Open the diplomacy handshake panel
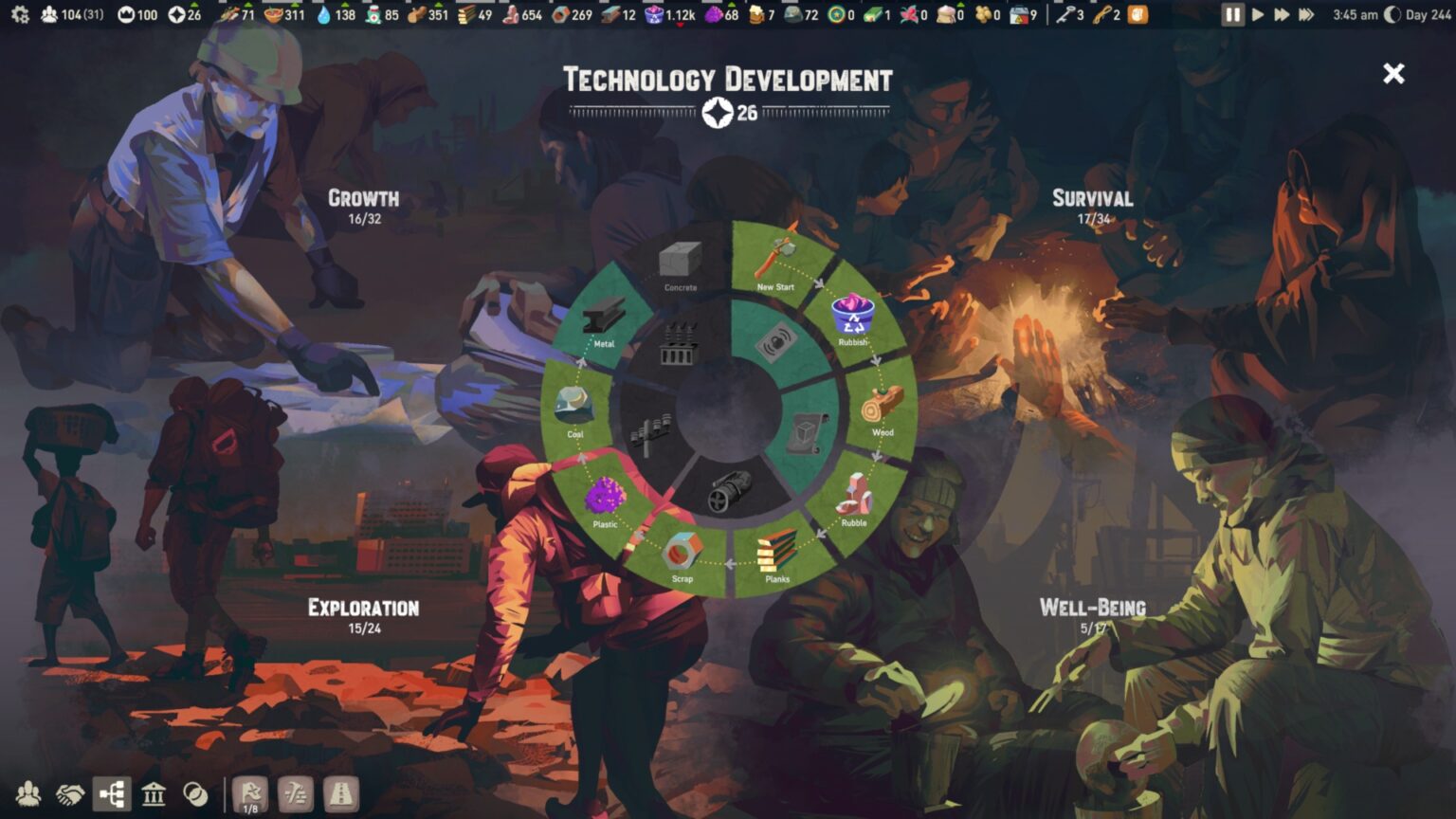Viewport: 1456px width, 819px height. coord(69,795)
